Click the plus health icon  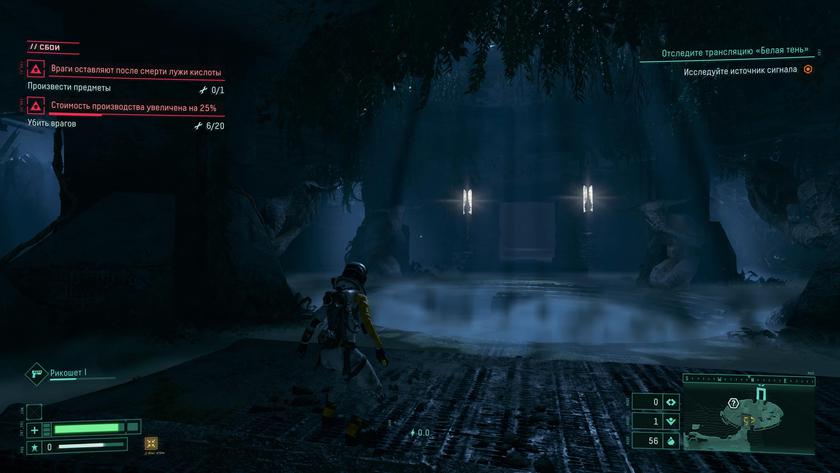(34, 429)
